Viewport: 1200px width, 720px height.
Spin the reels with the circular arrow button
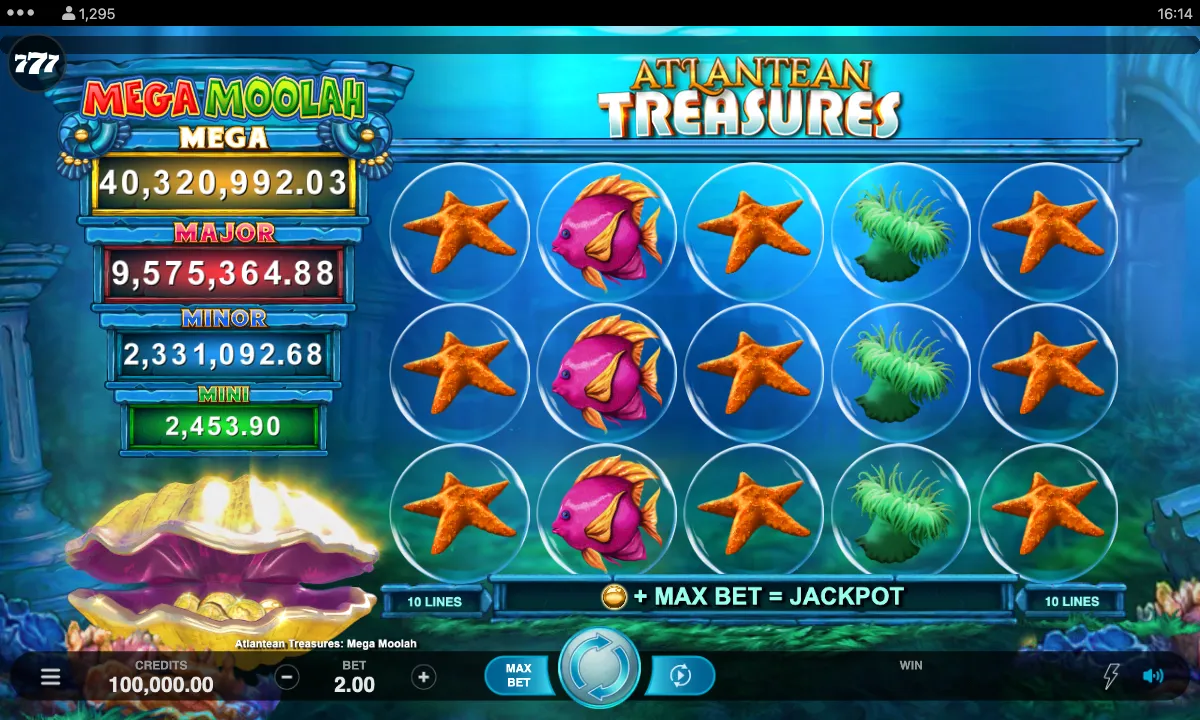coord(599,668)
